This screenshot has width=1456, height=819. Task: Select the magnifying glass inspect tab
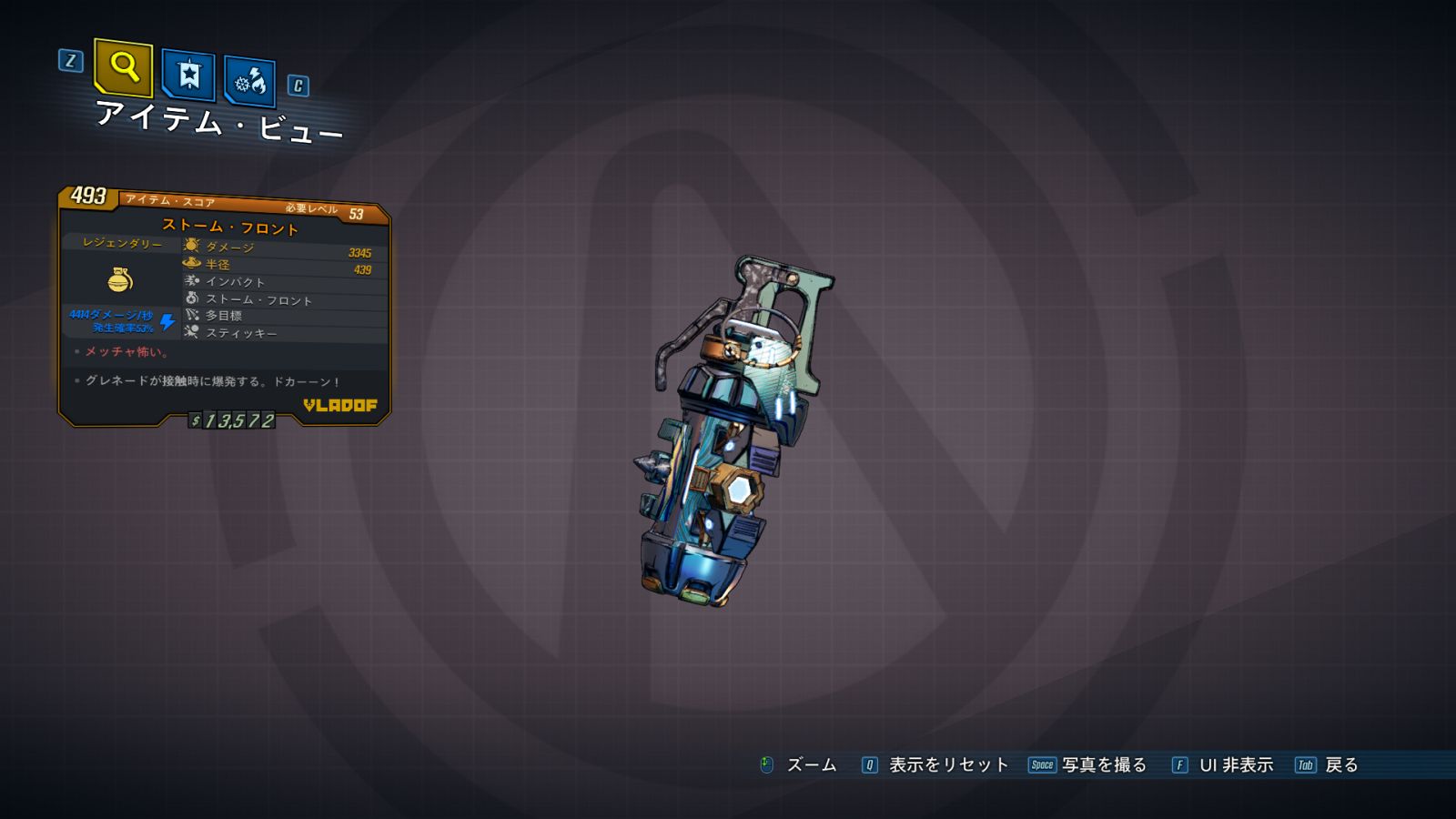tap(123, 67)
